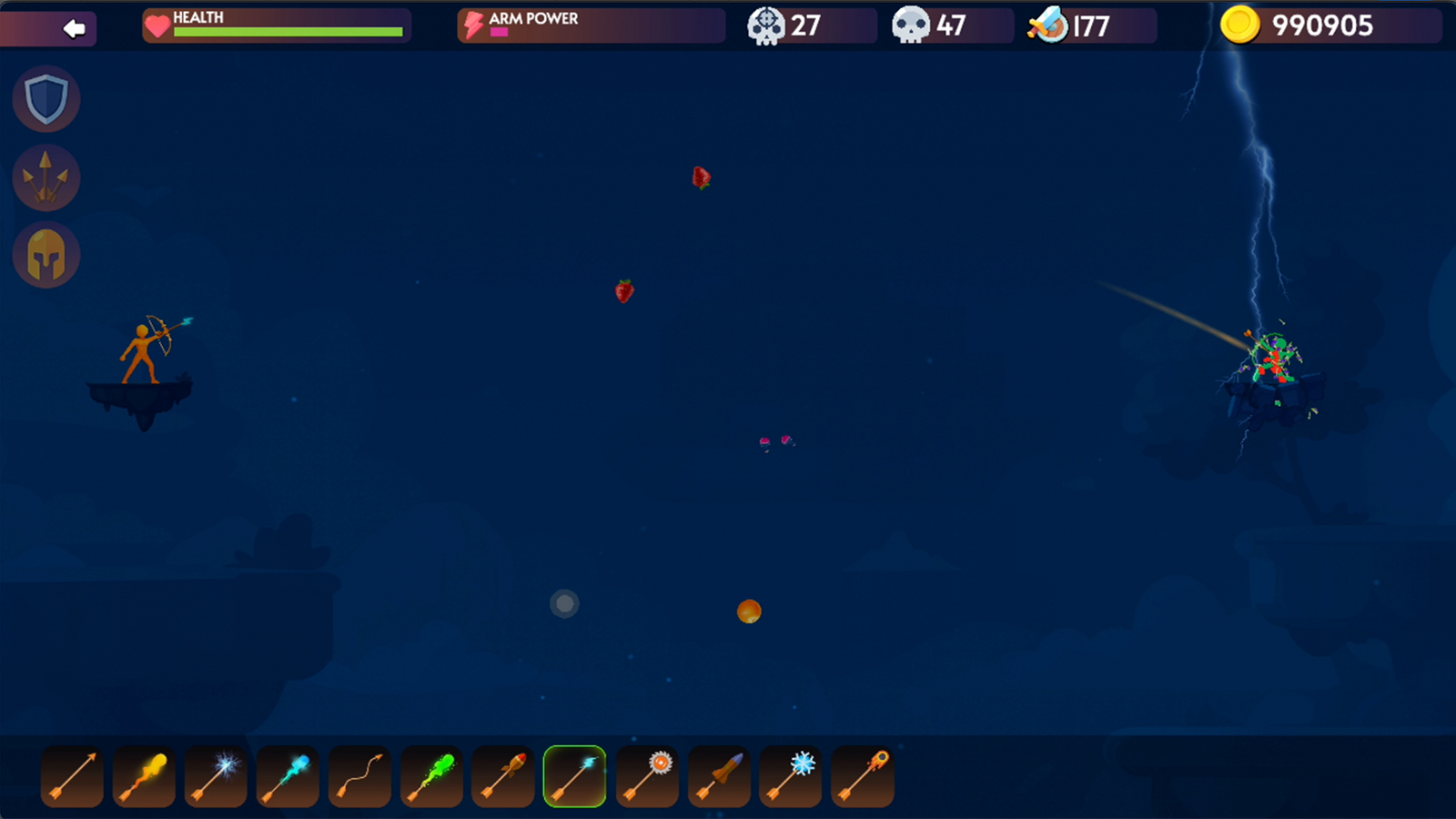The height and width of the screenshot is (819, 1456).
Task: Equip the red rocket arrow
Action: (502, 775)
